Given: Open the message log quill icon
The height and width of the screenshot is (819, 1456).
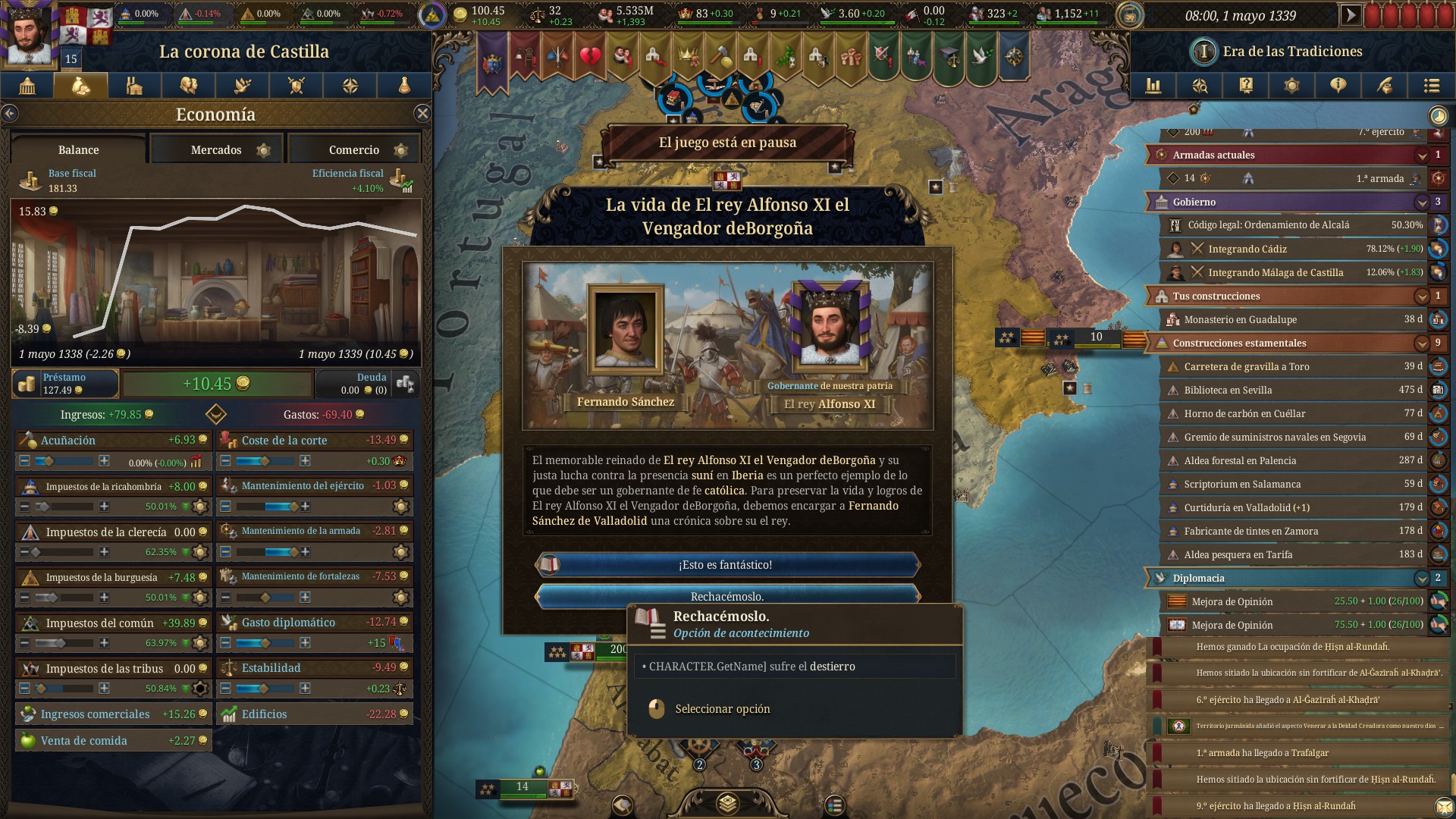Looking at the screenshot, I should (1383, 86).
